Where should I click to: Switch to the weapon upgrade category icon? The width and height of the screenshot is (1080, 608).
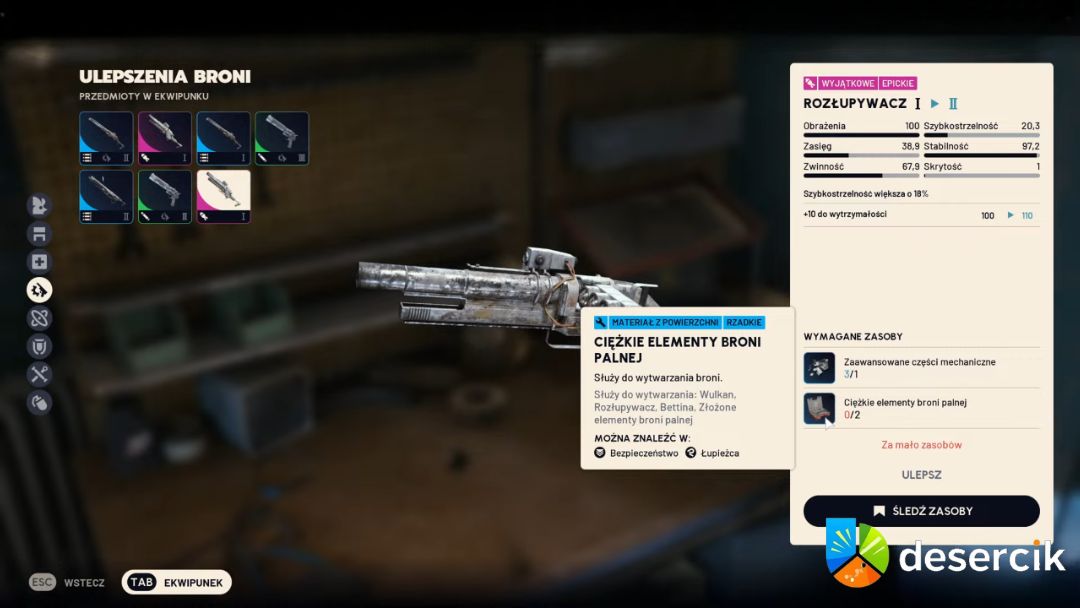click(39, 290)
